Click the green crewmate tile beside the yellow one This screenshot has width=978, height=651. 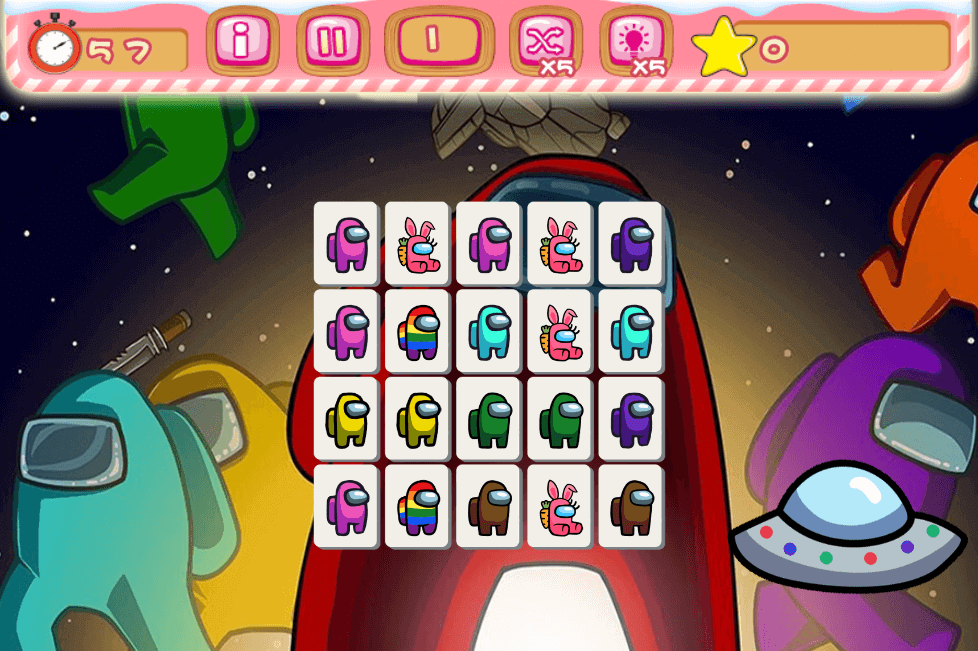[488, 419]
